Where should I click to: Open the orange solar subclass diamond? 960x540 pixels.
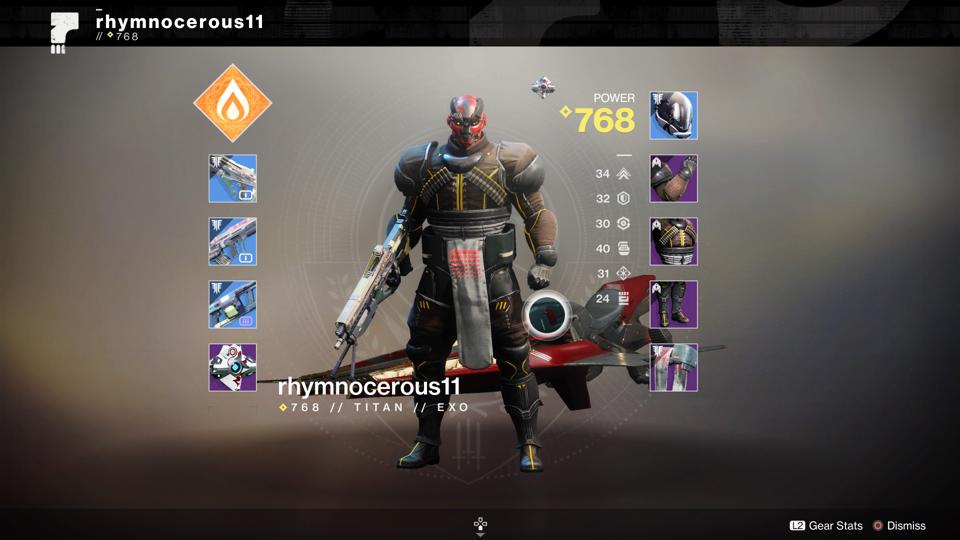232,103
